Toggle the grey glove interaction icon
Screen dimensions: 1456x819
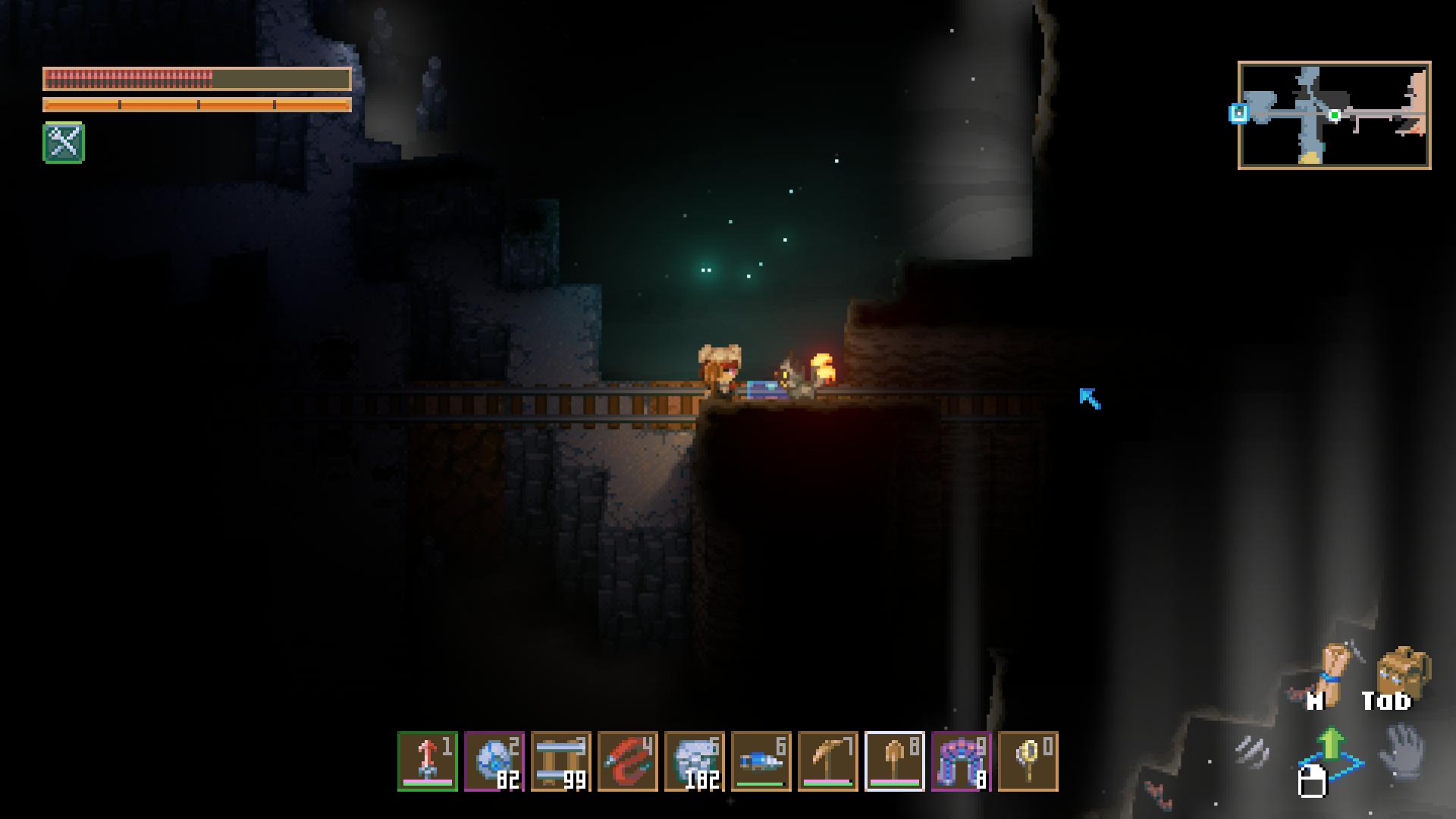[1403, 752]
